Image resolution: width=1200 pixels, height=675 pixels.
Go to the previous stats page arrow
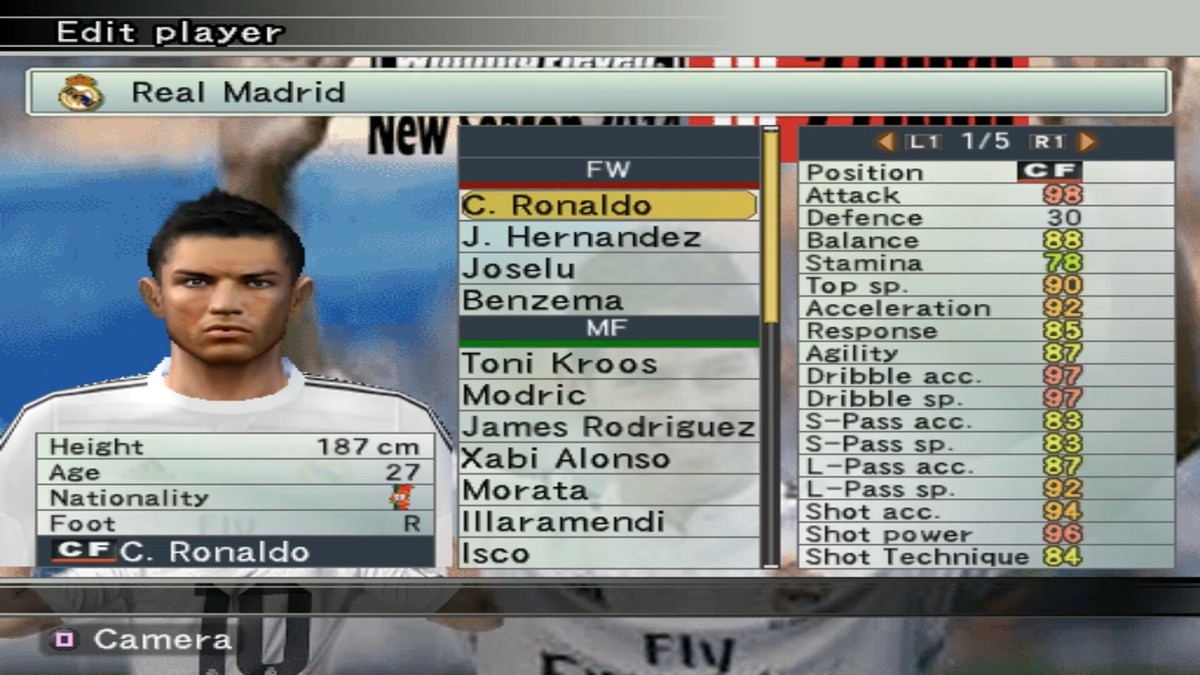(885, 142)
